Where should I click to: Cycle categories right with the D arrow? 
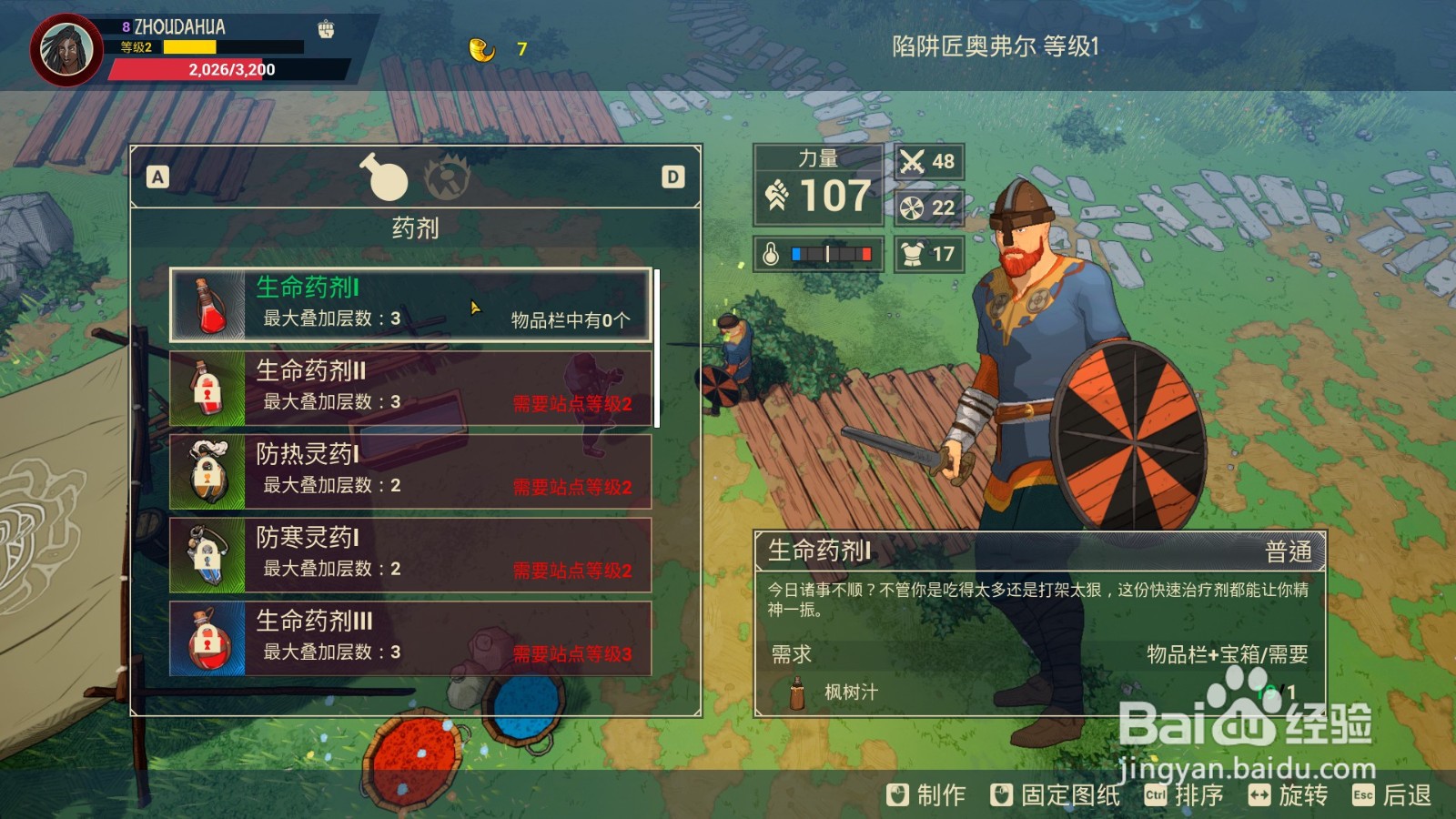coord(673,178)
